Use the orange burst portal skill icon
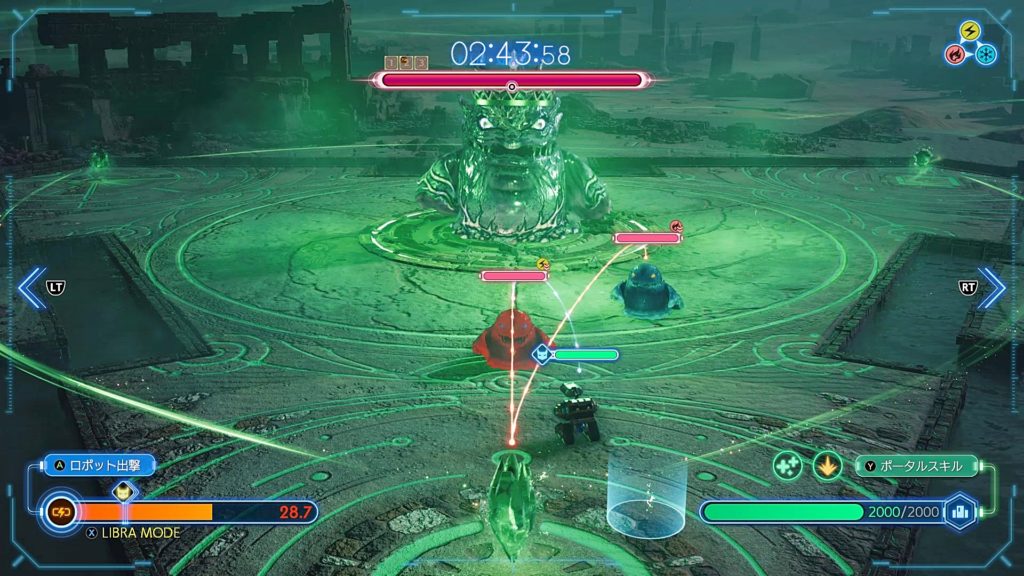1024x576 pixels. click(827, 466)
